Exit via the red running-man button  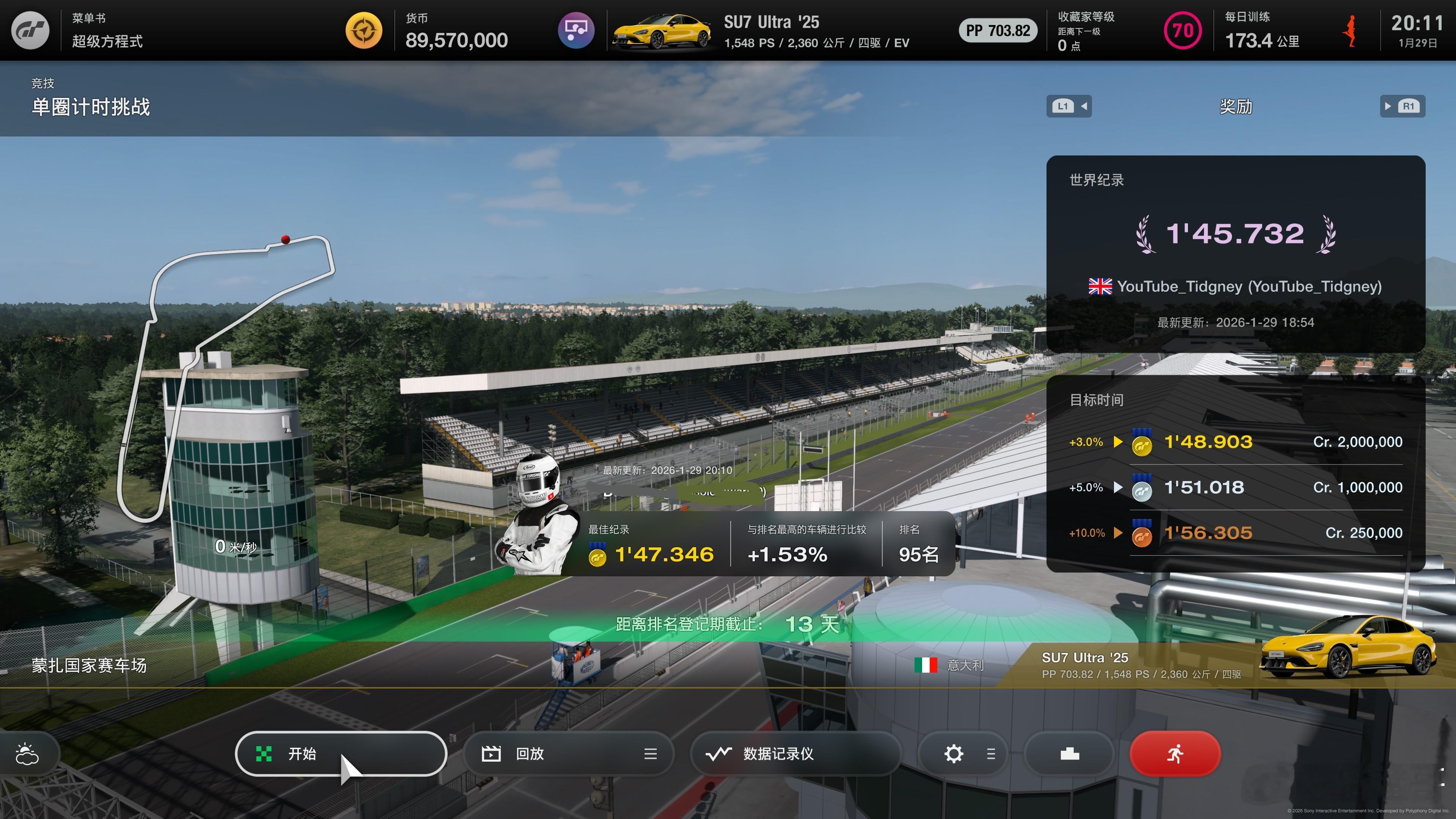pos(1175,753)
